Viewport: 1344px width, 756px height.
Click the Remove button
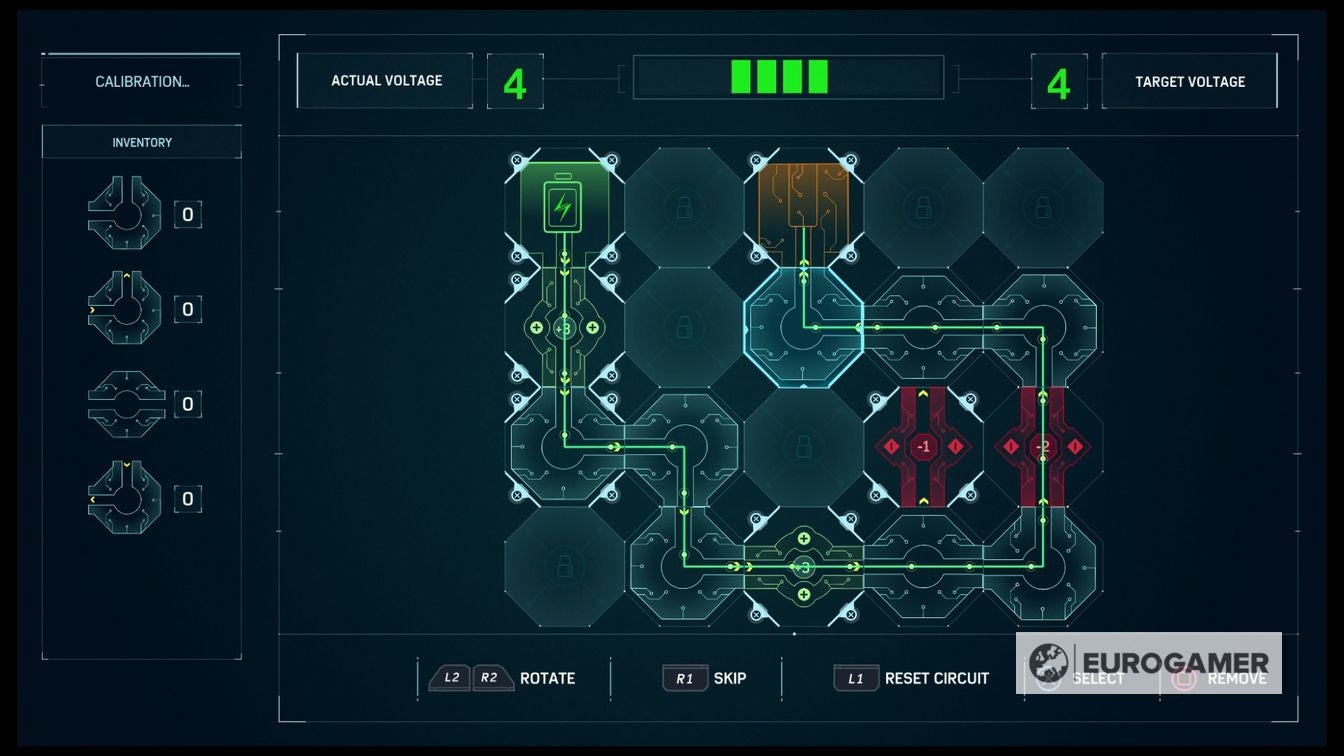[x=1219, y=678]
